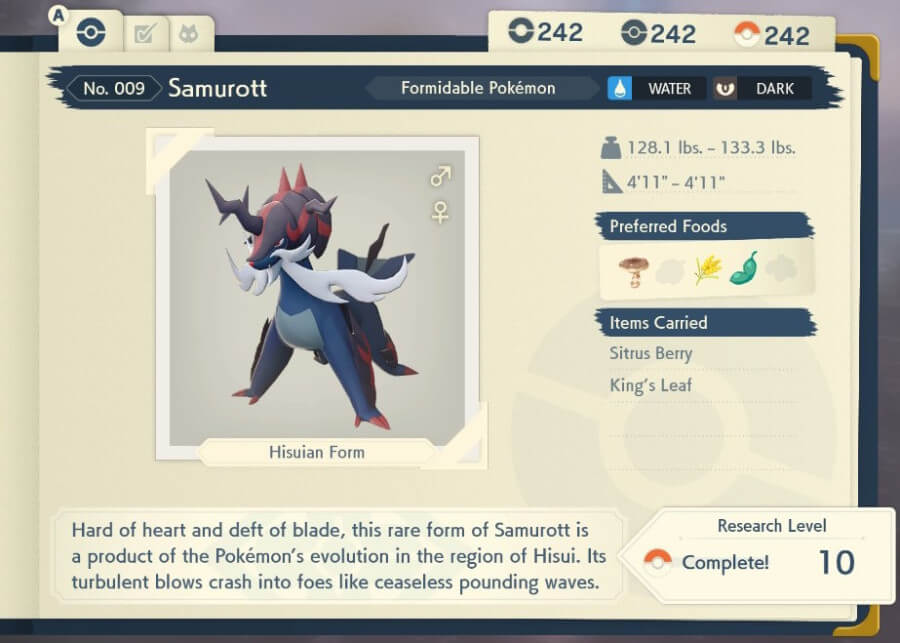This screenshot has height=643, width=900.
Task: Select the green bean preferred food icon
Action: 744,270
